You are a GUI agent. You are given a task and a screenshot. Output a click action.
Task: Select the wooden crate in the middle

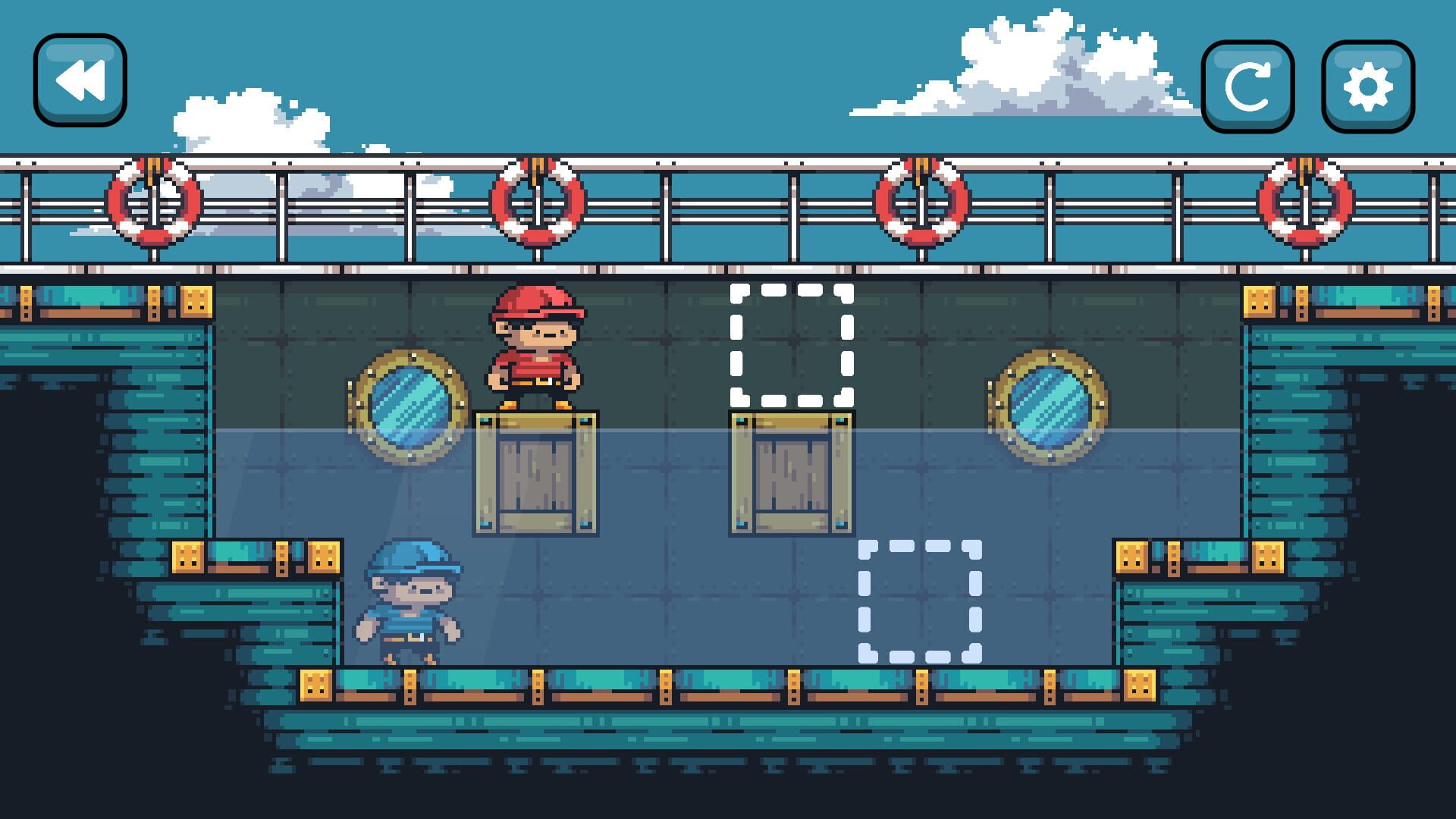tap(791, 470)
